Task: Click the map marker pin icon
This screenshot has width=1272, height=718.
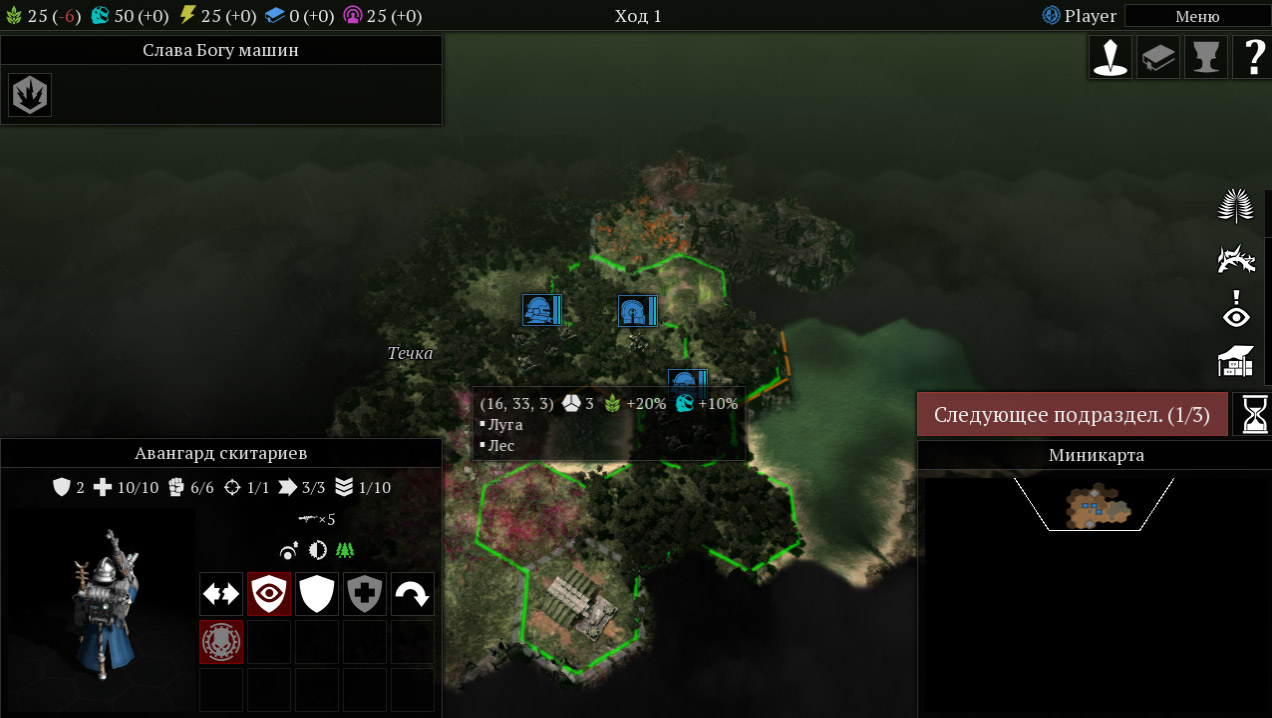Action: pyautogui.click(x=1110, y=57)
